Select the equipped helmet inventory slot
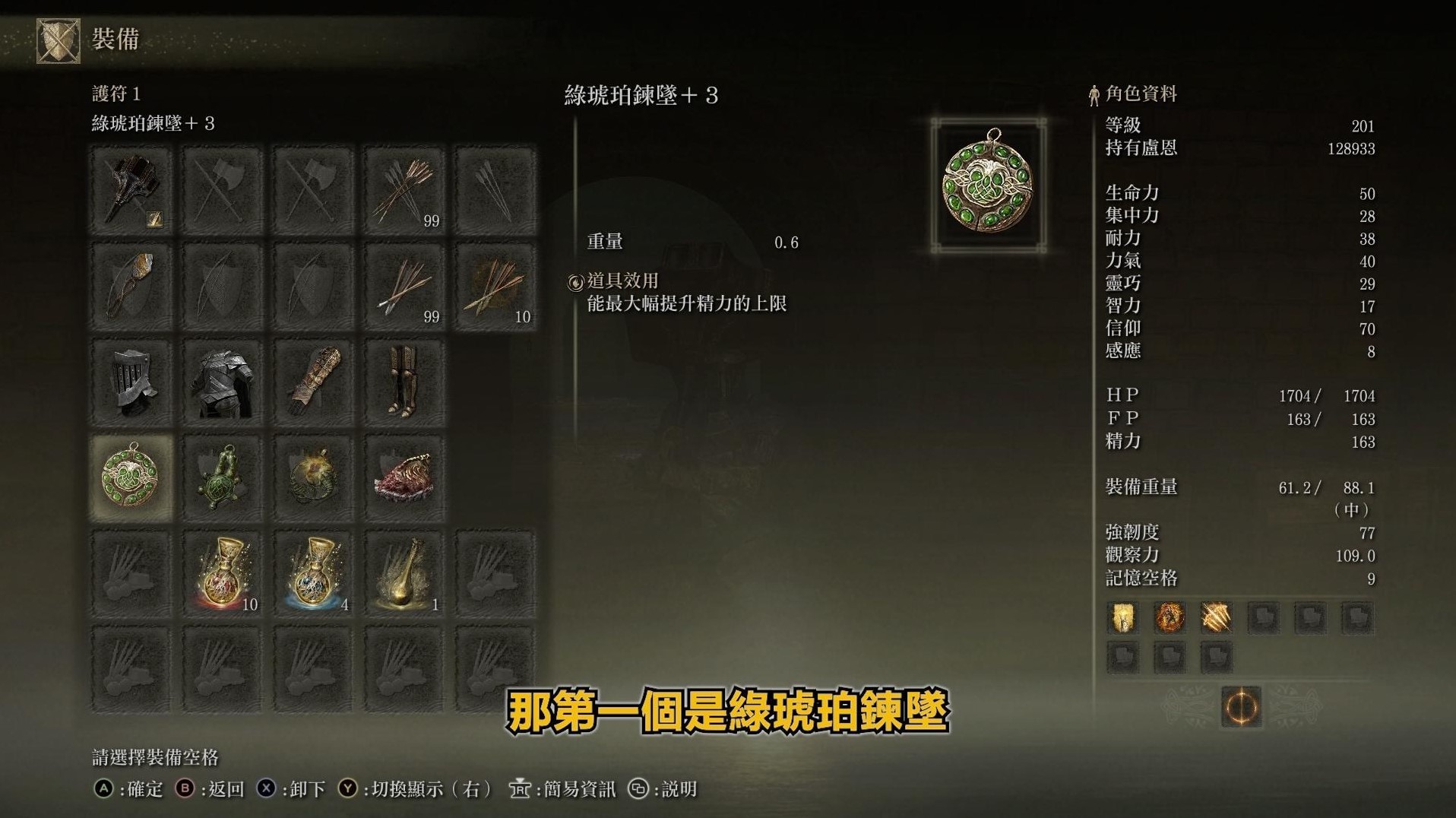Viewport: 1456px width, 818px height. click(x=133, y=380)
